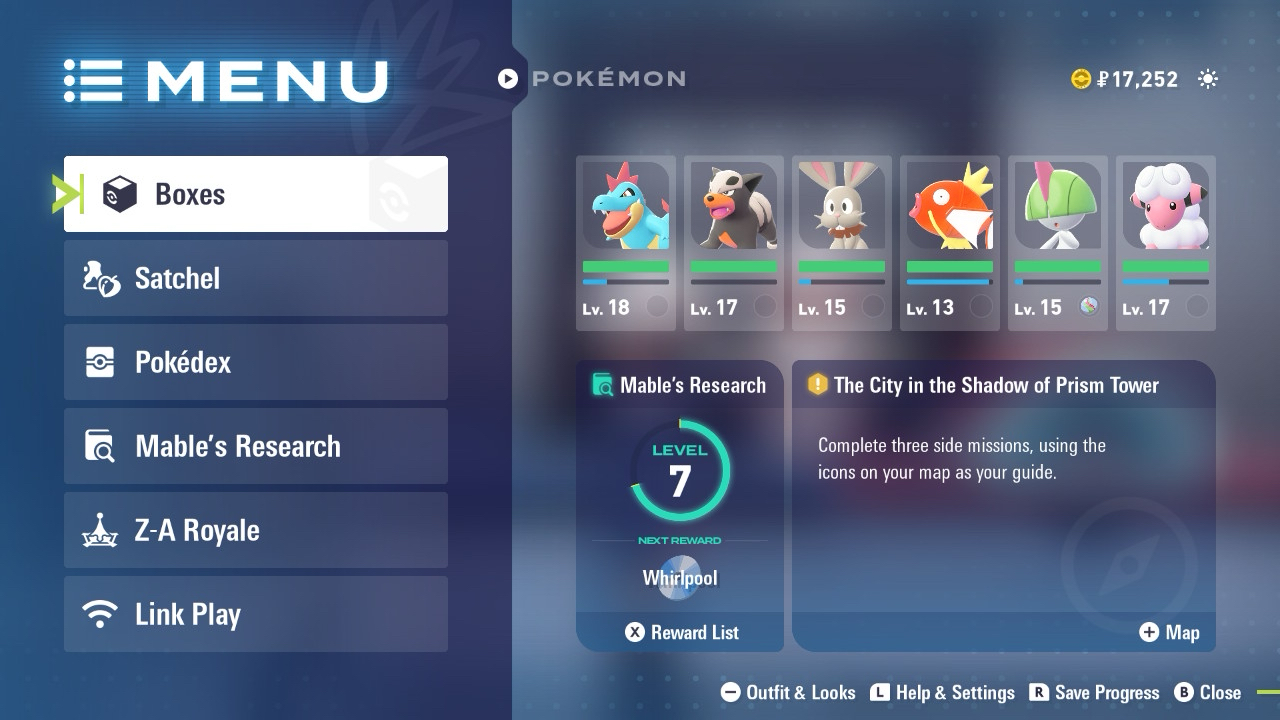Open Outfit & Looks
The width and height of the screenshot is (1280, 720).
point(788,692)
